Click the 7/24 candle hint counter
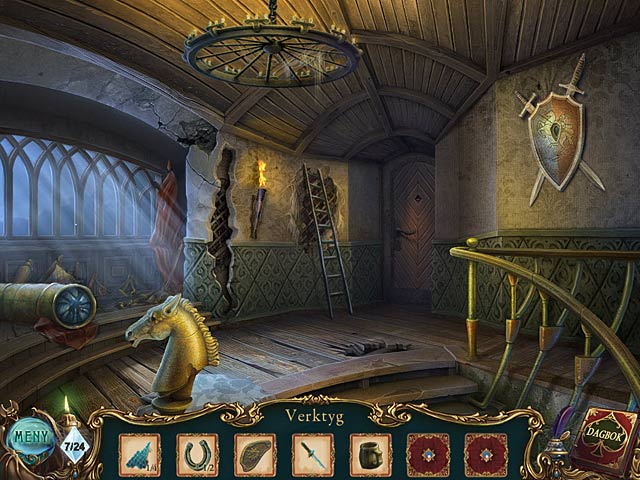Viewport: 640px width, 480px height. pos(72,442)
